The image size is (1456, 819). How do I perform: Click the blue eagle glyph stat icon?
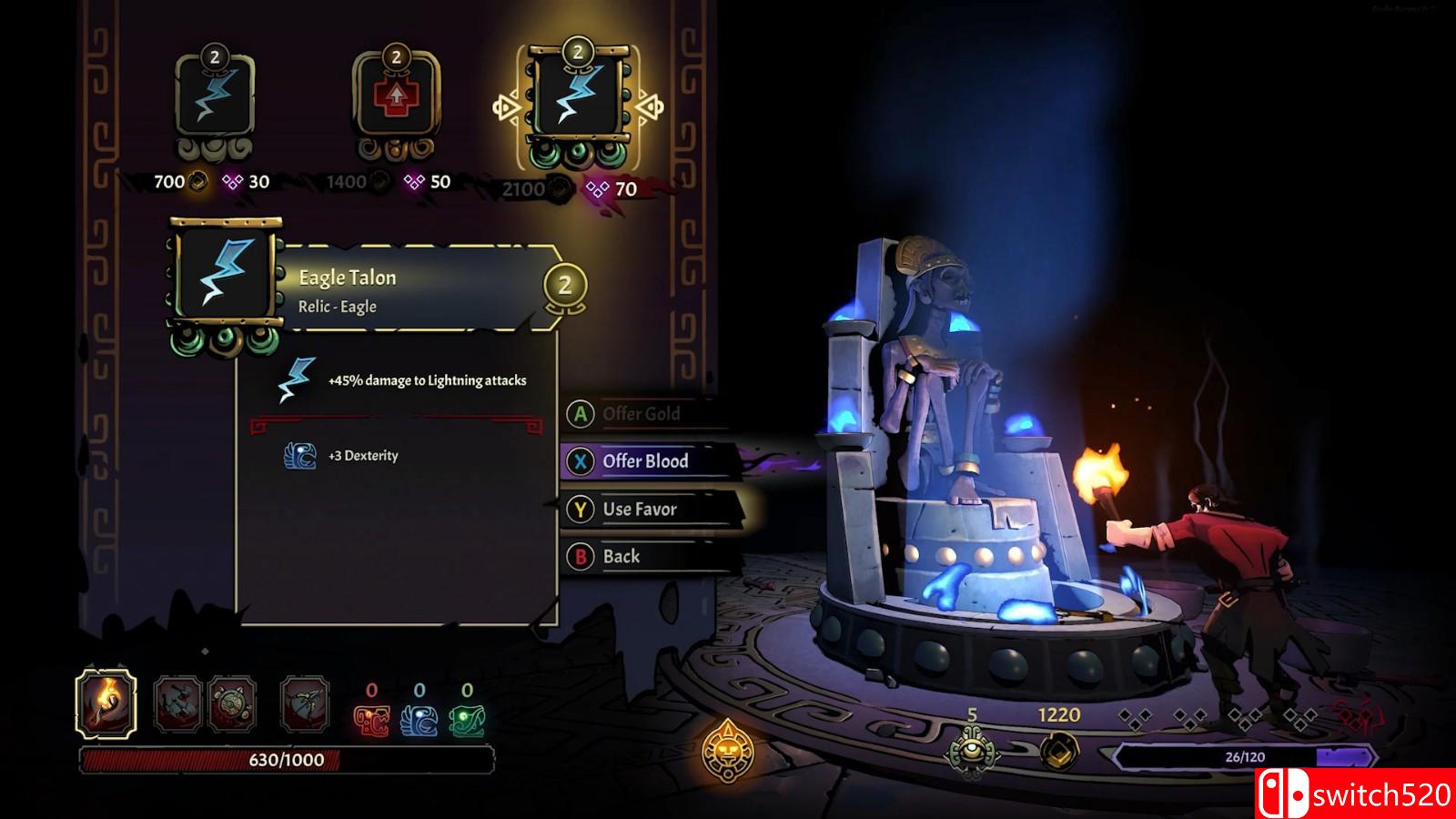point(419,722)
